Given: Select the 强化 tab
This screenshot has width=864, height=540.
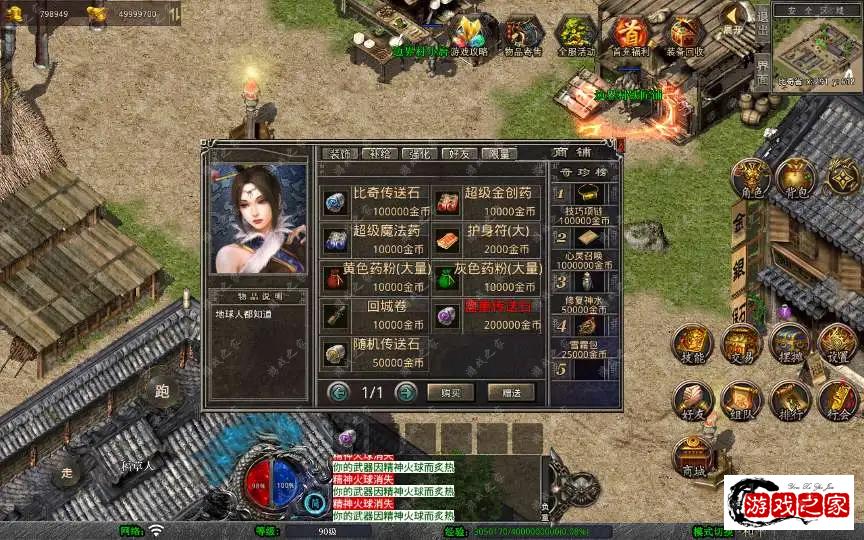Looking at the screenshot, I should pyautogui.click(x=417, y=154).
